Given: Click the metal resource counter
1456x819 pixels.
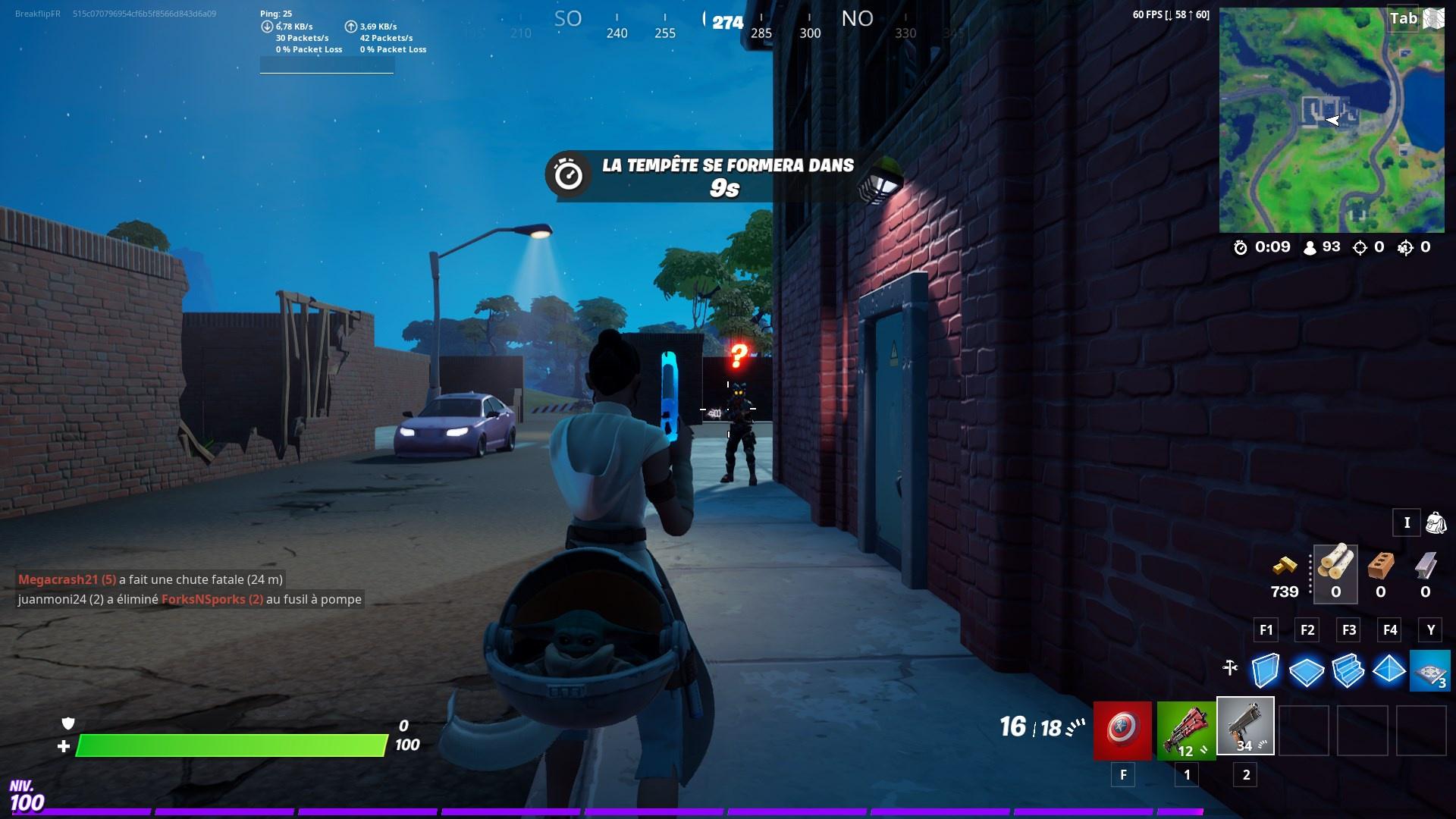Looking at the screenshot, I should point(1426,574).
